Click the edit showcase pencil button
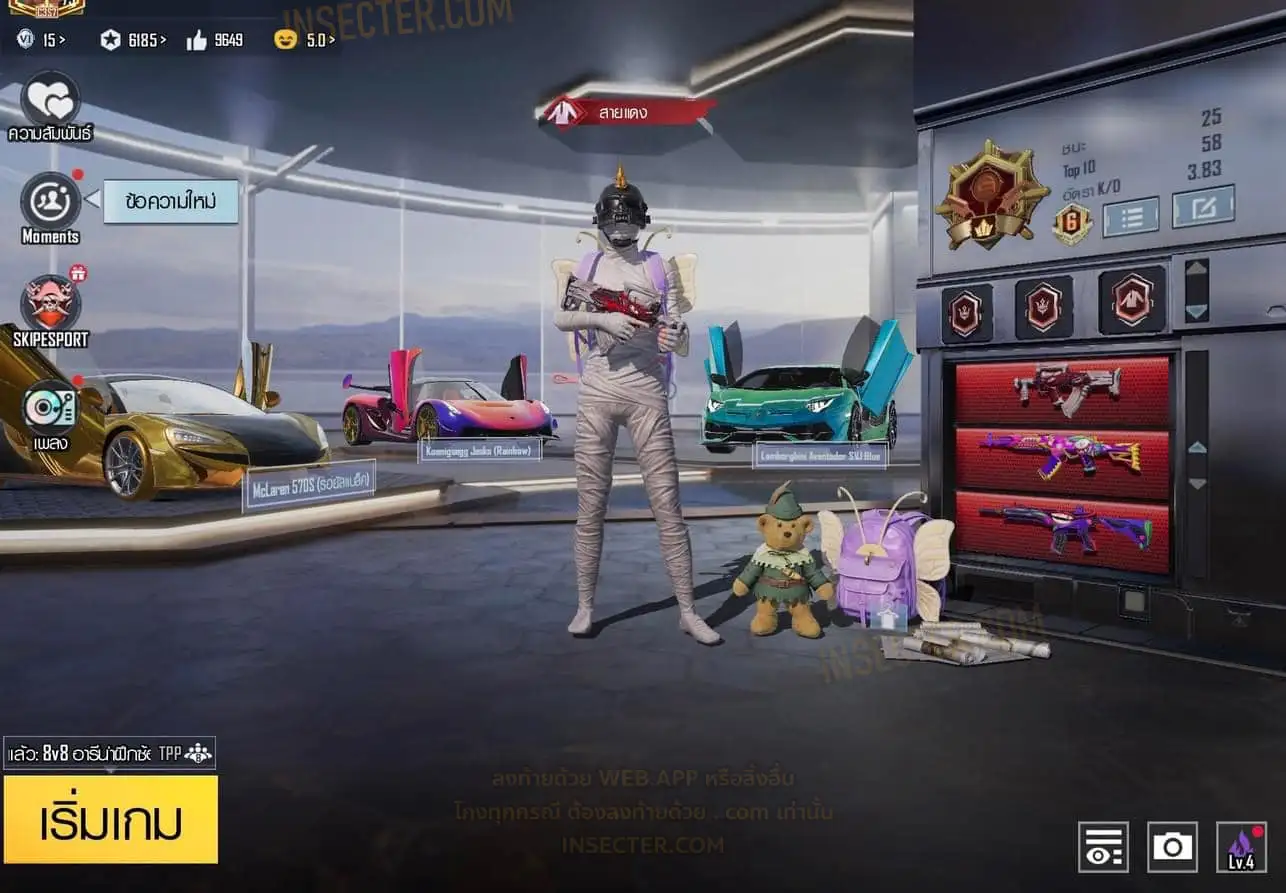The image size is (1286, 893). point(1203,206)
